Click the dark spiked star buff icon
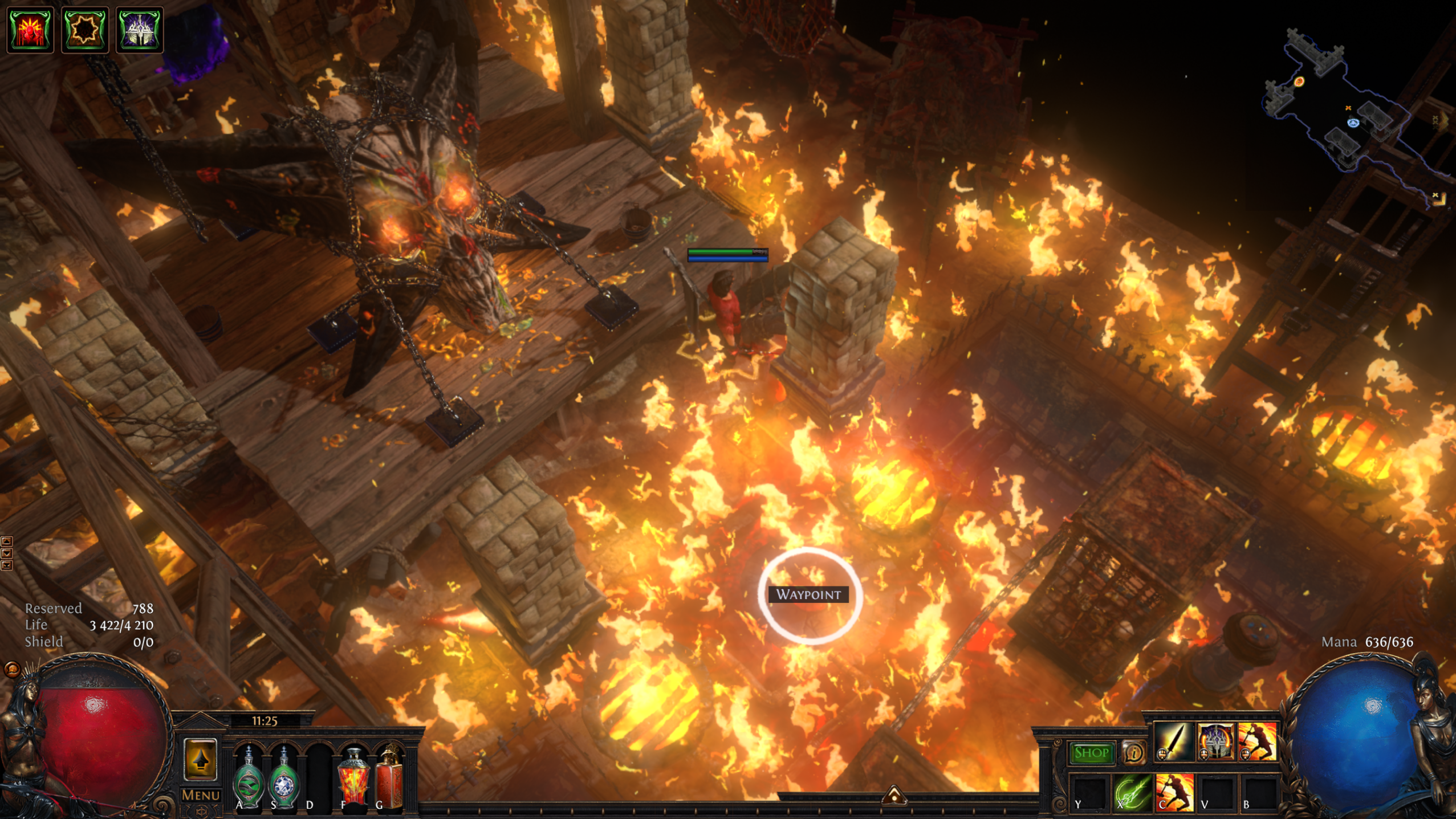The height and width of the screenshot is (819, 1456). 85,30
